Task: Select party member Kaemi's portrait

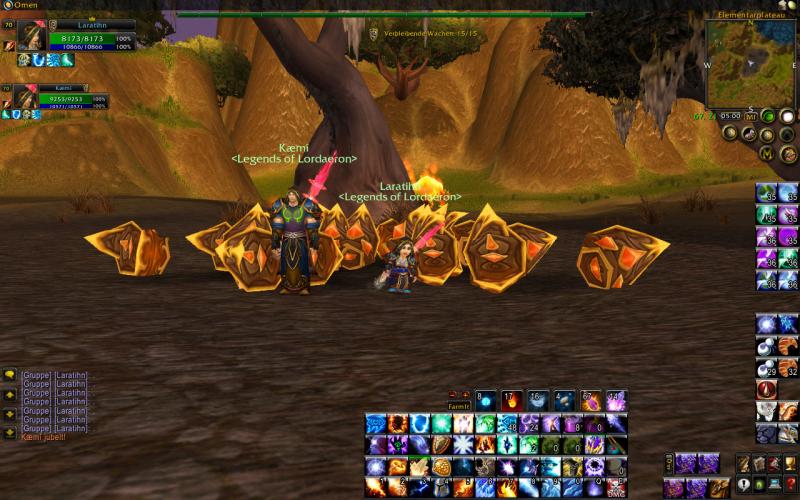Action: (26, 98)
